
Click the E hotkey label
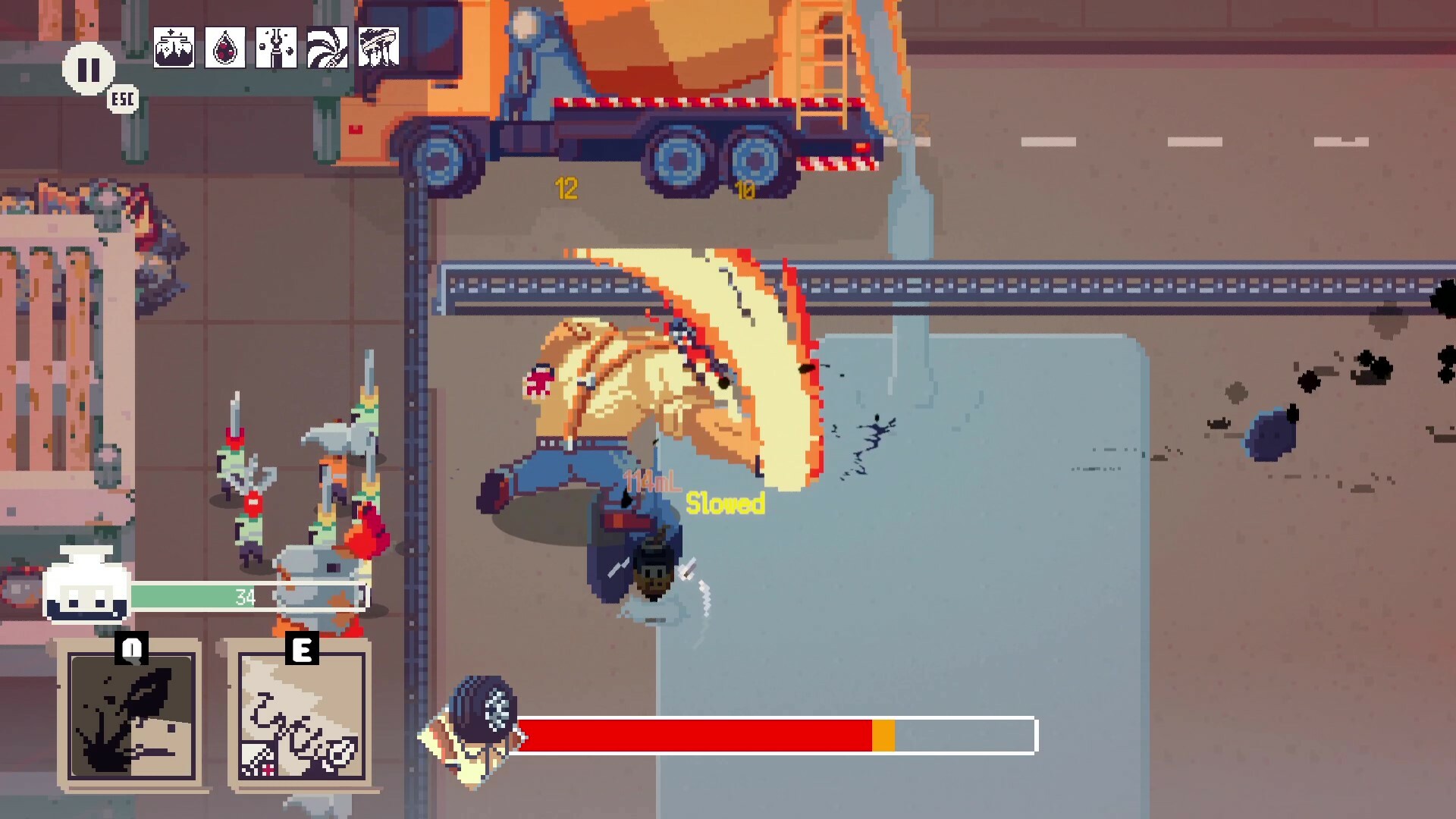click(x=303, y=648)
